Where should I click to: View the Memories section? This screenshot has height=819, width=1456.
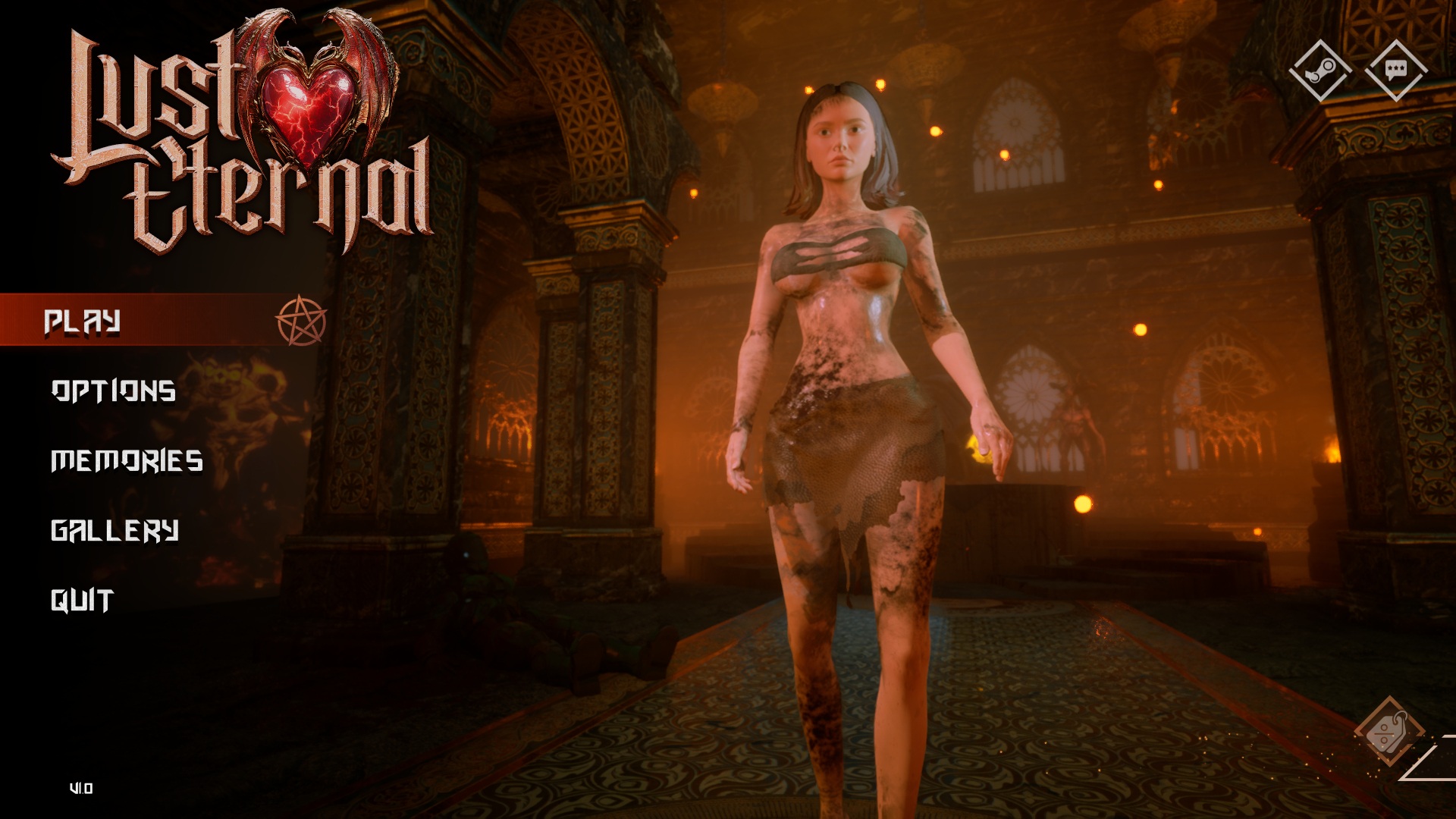click(x=127, y=461)
